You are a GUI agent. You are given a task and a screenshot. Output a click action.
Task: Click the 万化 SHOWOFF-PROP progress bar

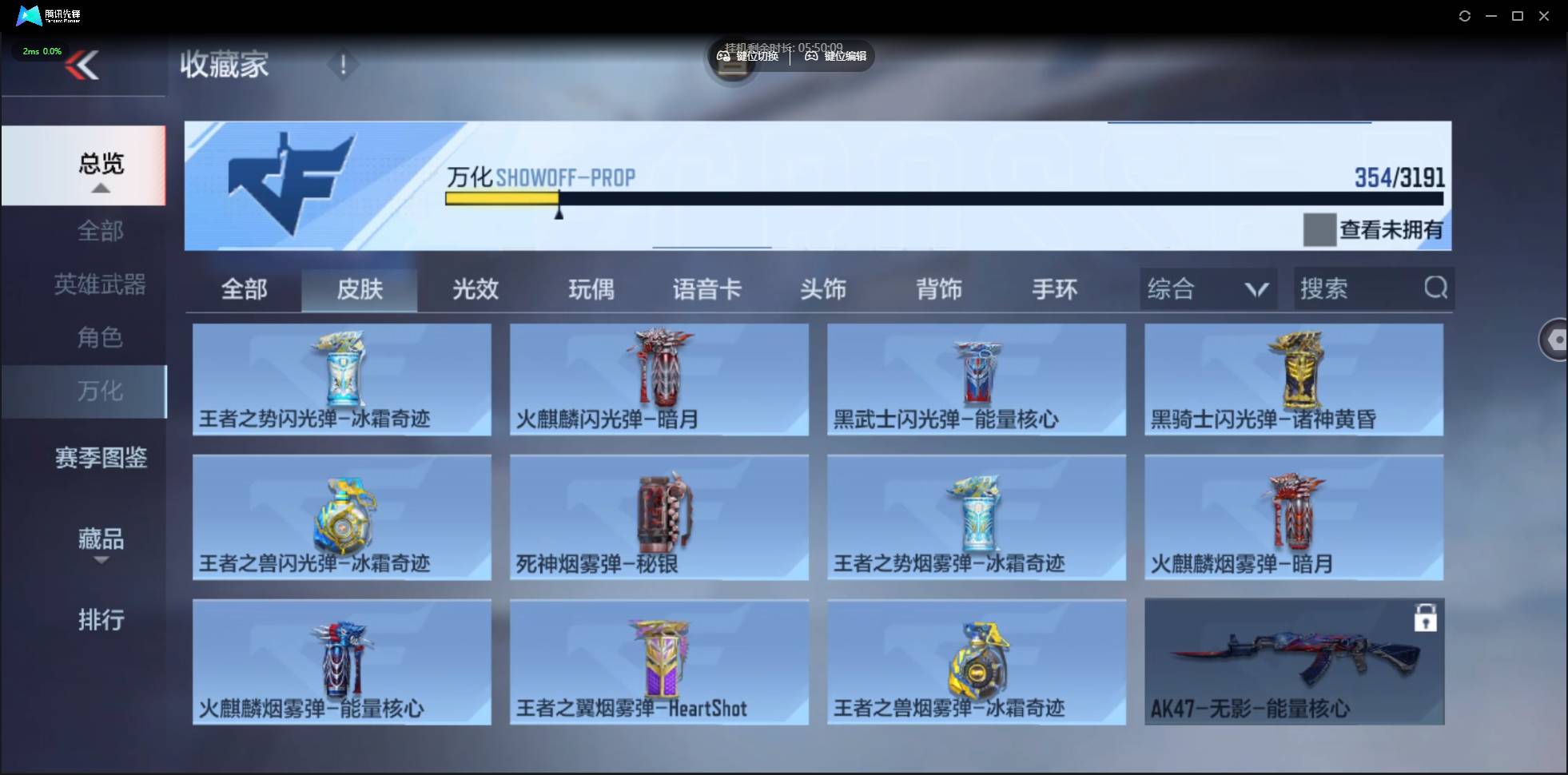coord(943,200)
